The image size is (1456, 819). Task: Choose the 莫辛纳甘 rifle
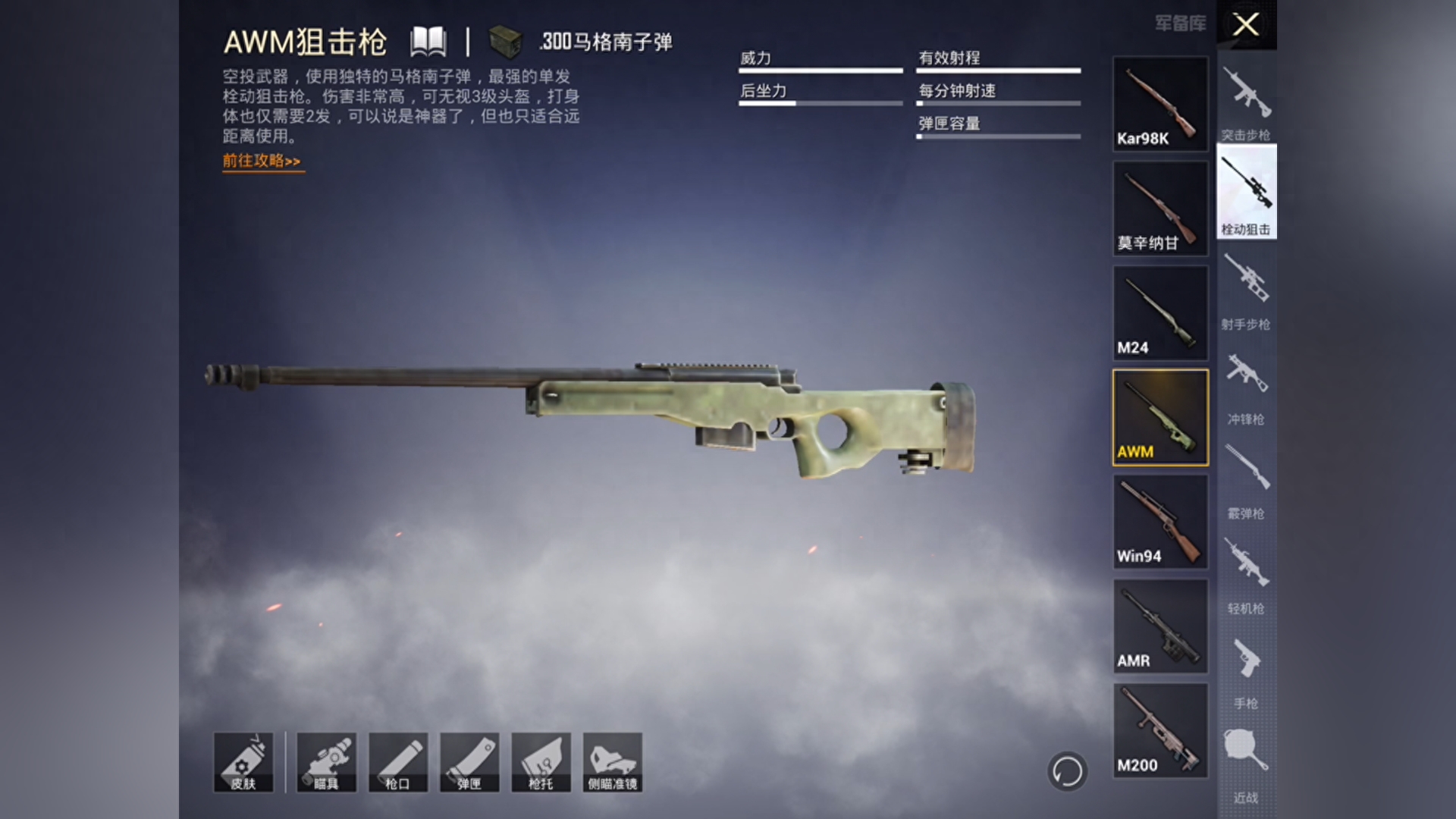[x=1159, y=208]
